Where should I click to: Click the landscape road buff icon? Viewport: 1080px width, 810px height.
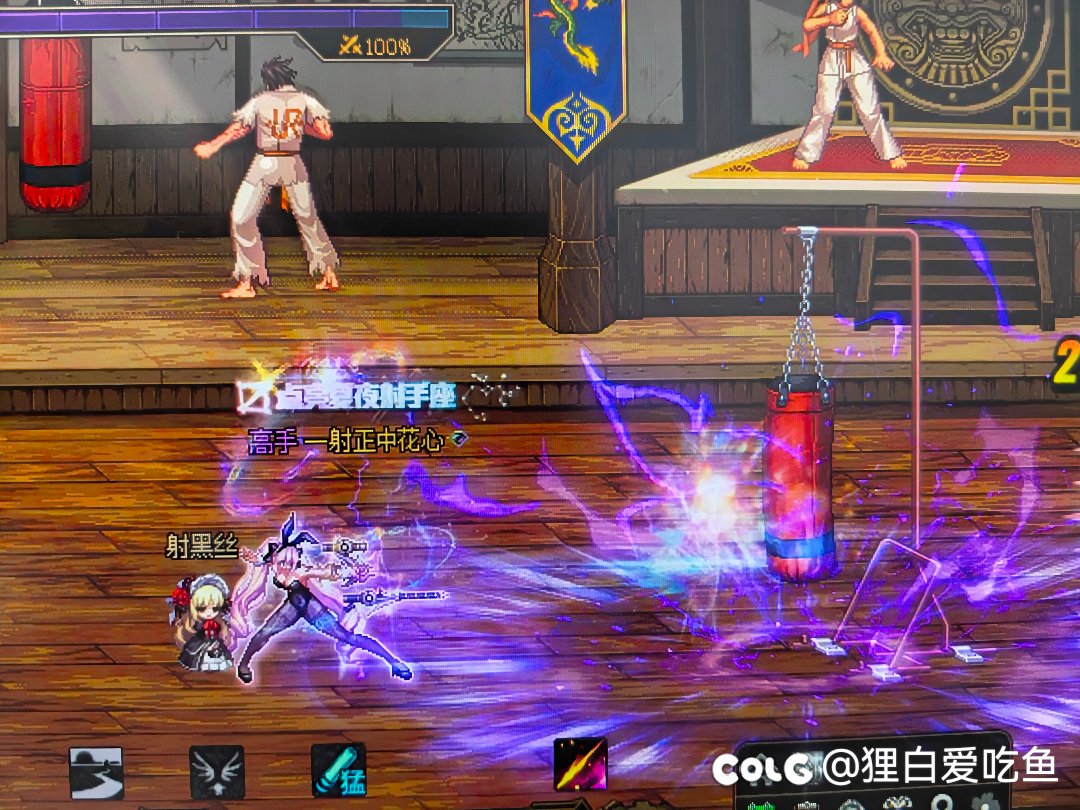click(96, 772)
